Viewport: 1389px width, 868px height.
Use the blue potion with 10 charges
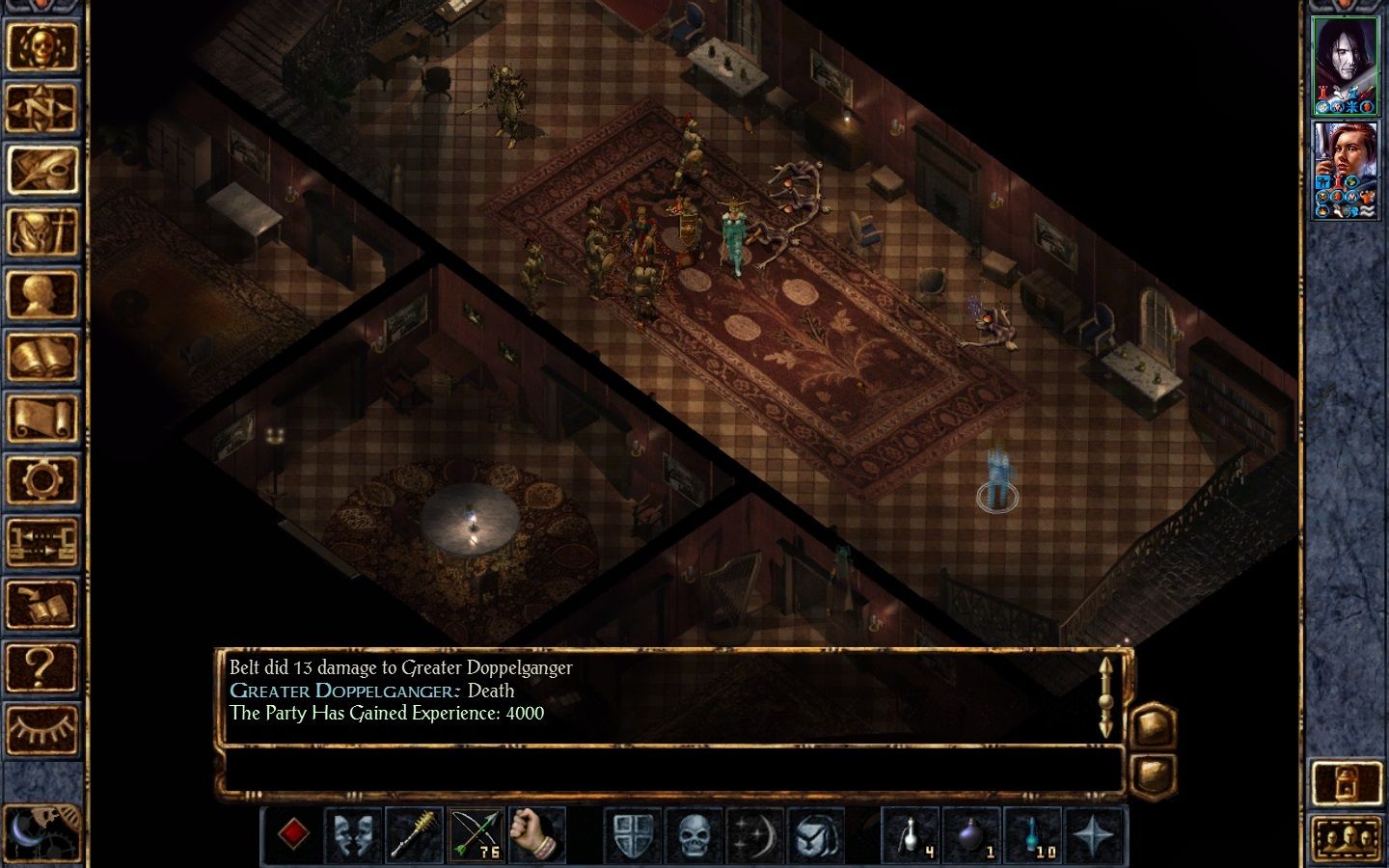click(x=1033, y=834)
